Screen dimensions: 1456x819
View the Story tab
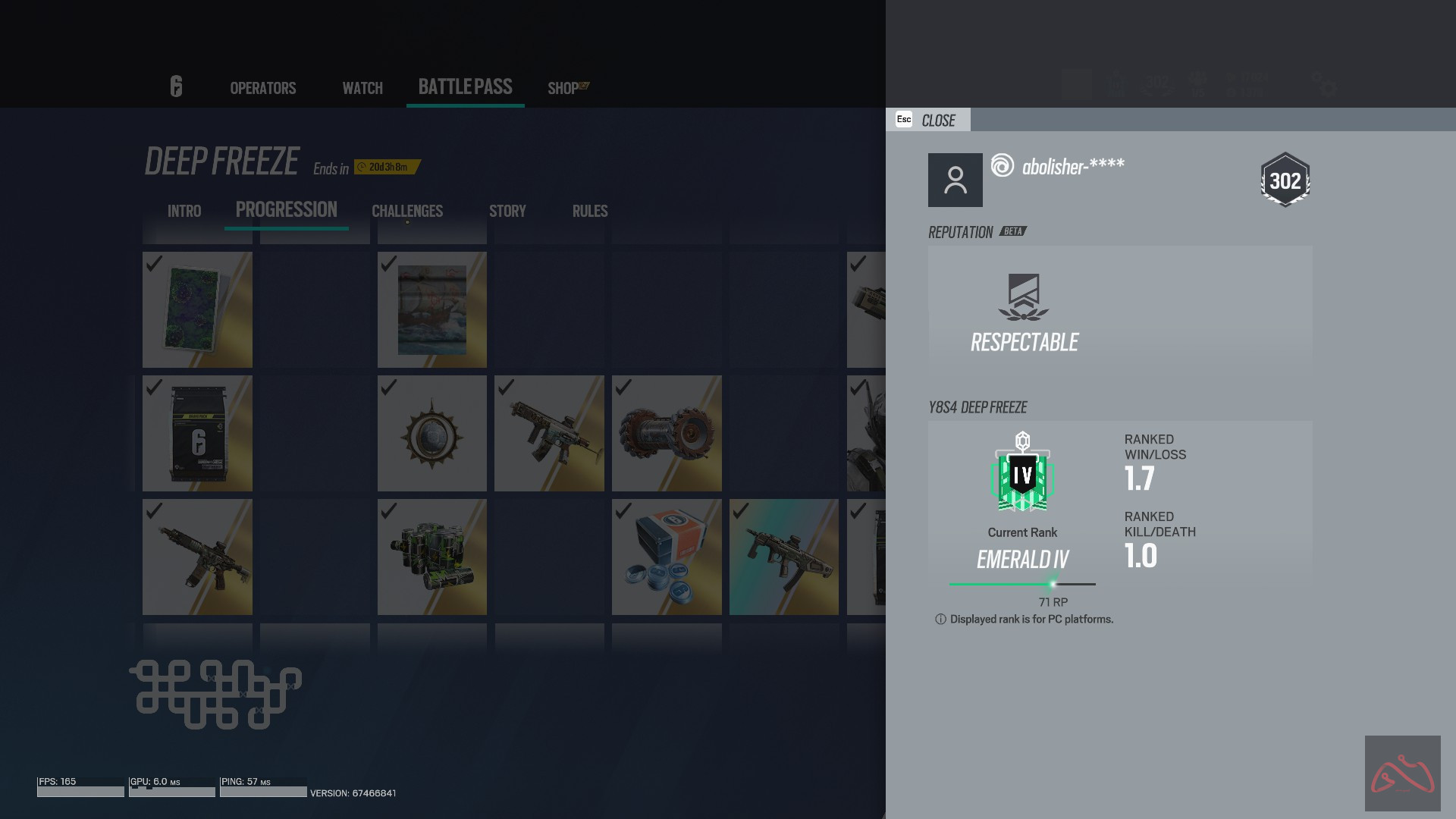pos(507,211)
